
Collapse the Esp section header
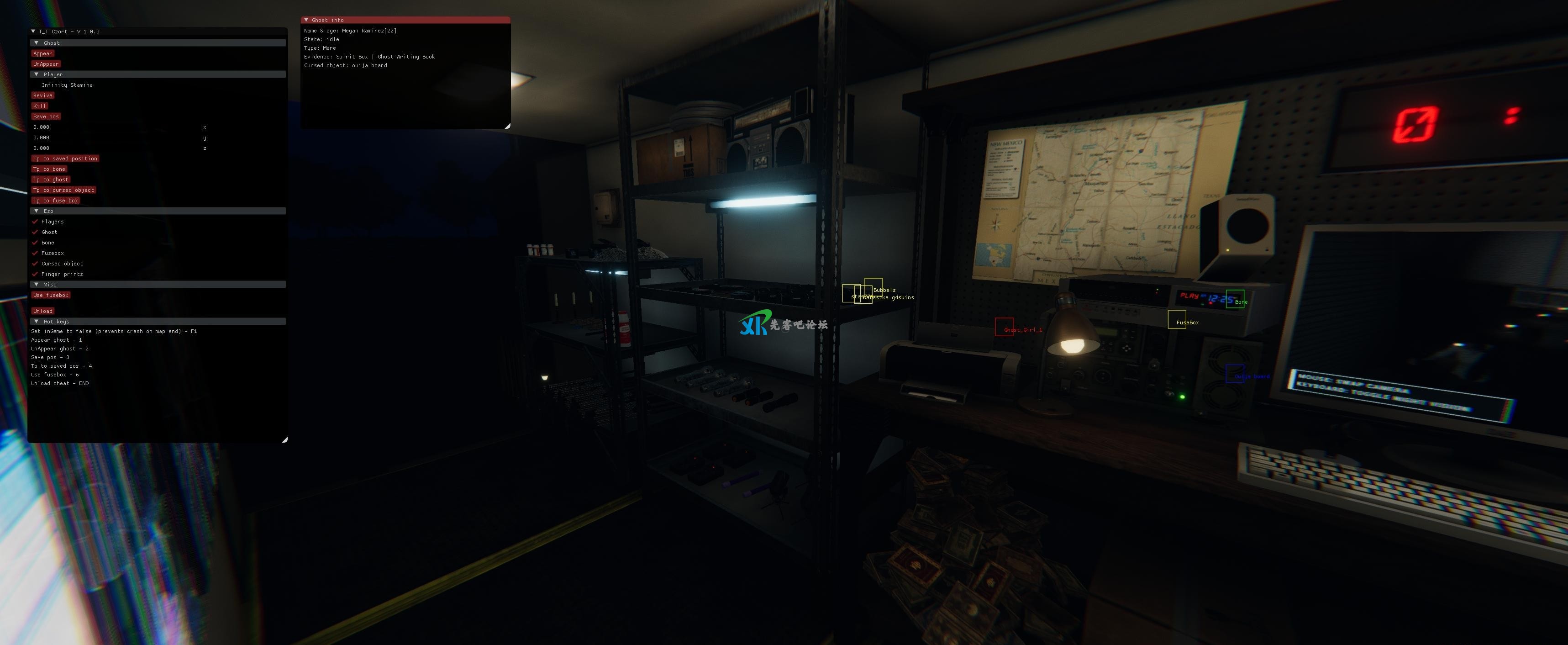click(37, 211)
